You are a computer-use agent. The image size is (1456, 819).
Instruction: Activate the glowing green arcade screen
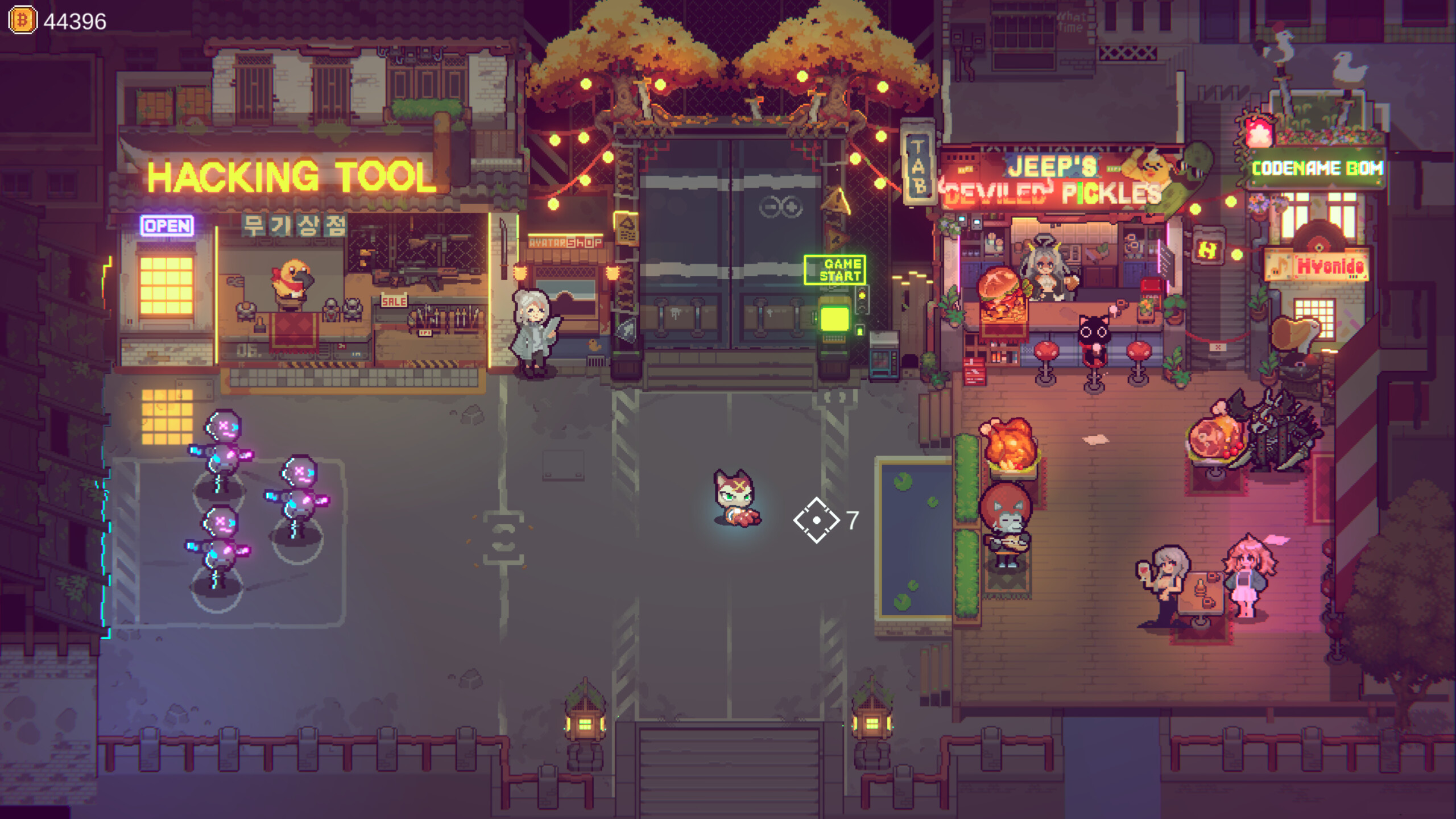click(x=835, y=318)
